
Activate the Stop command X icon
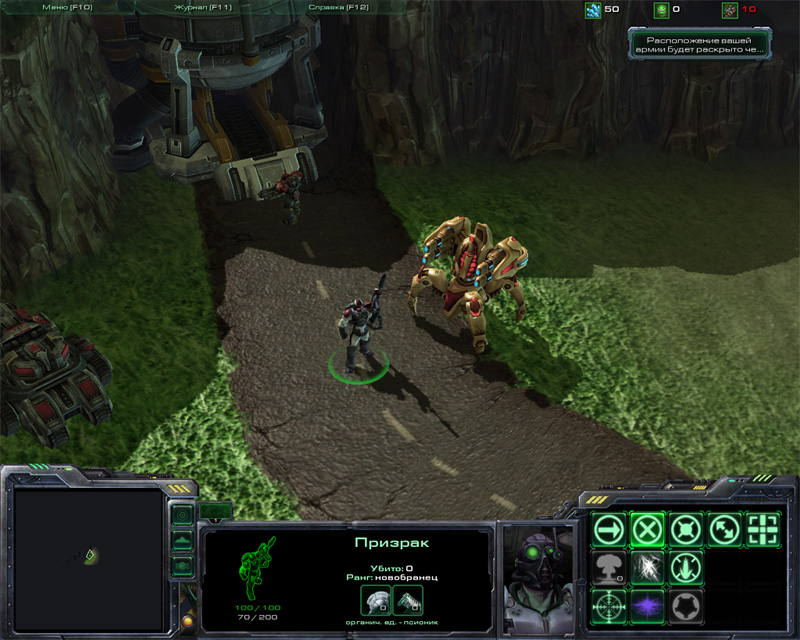tap(647, 529)
